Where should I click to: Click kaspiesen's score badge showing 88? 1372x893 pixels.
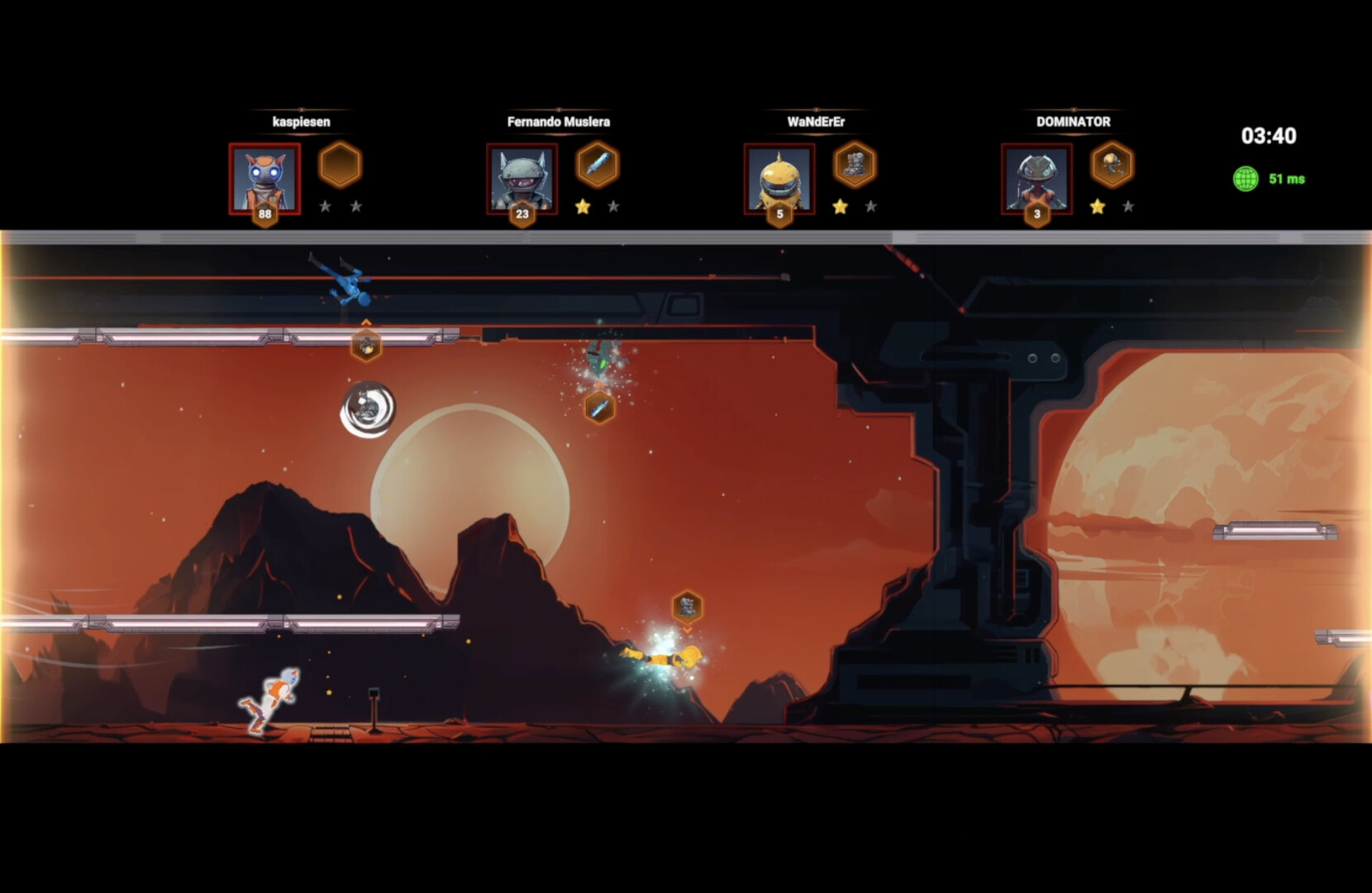(264, 213)
